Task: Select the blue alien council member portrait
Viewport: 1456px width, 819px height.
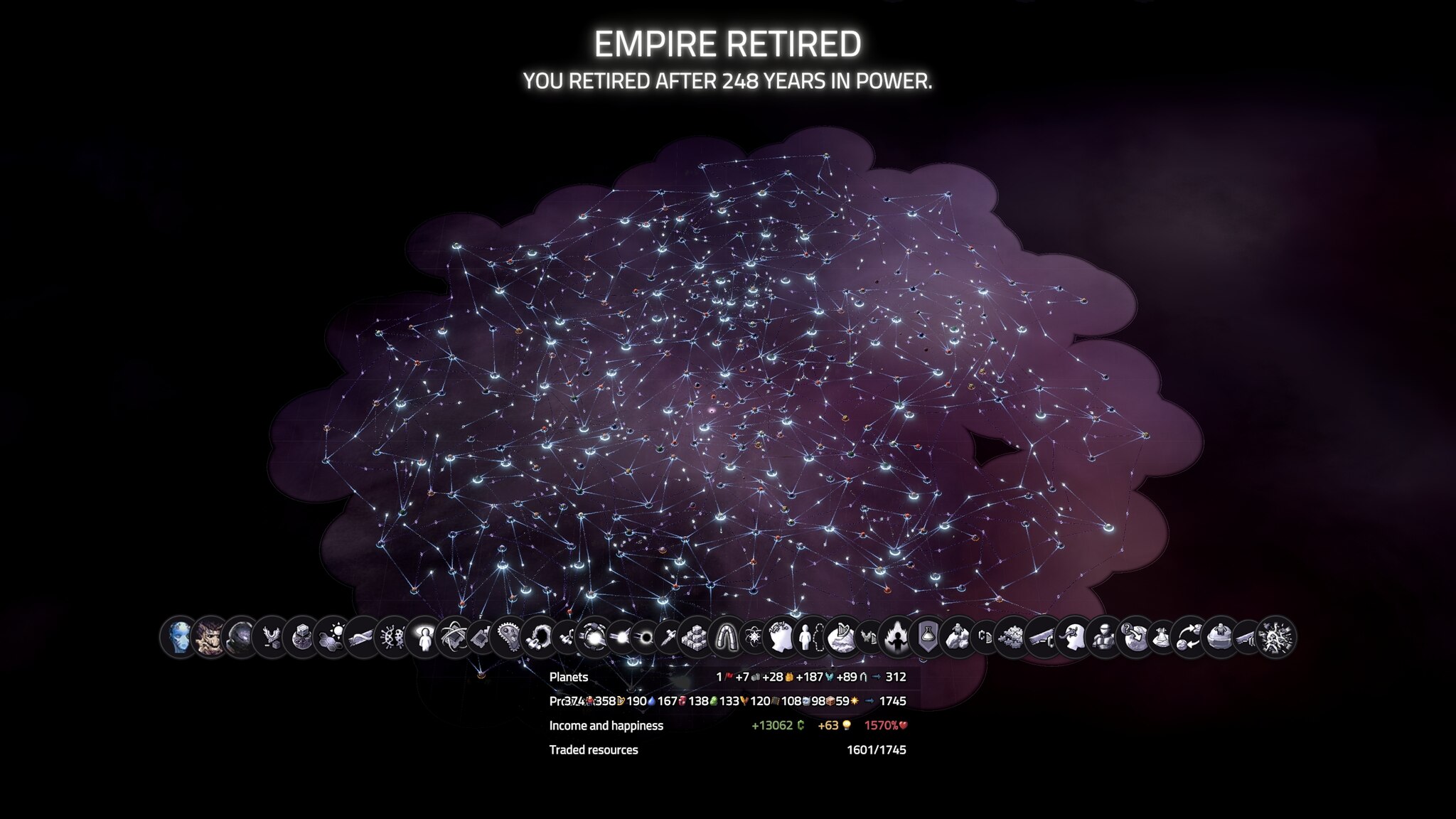Action: click(181, 636)
